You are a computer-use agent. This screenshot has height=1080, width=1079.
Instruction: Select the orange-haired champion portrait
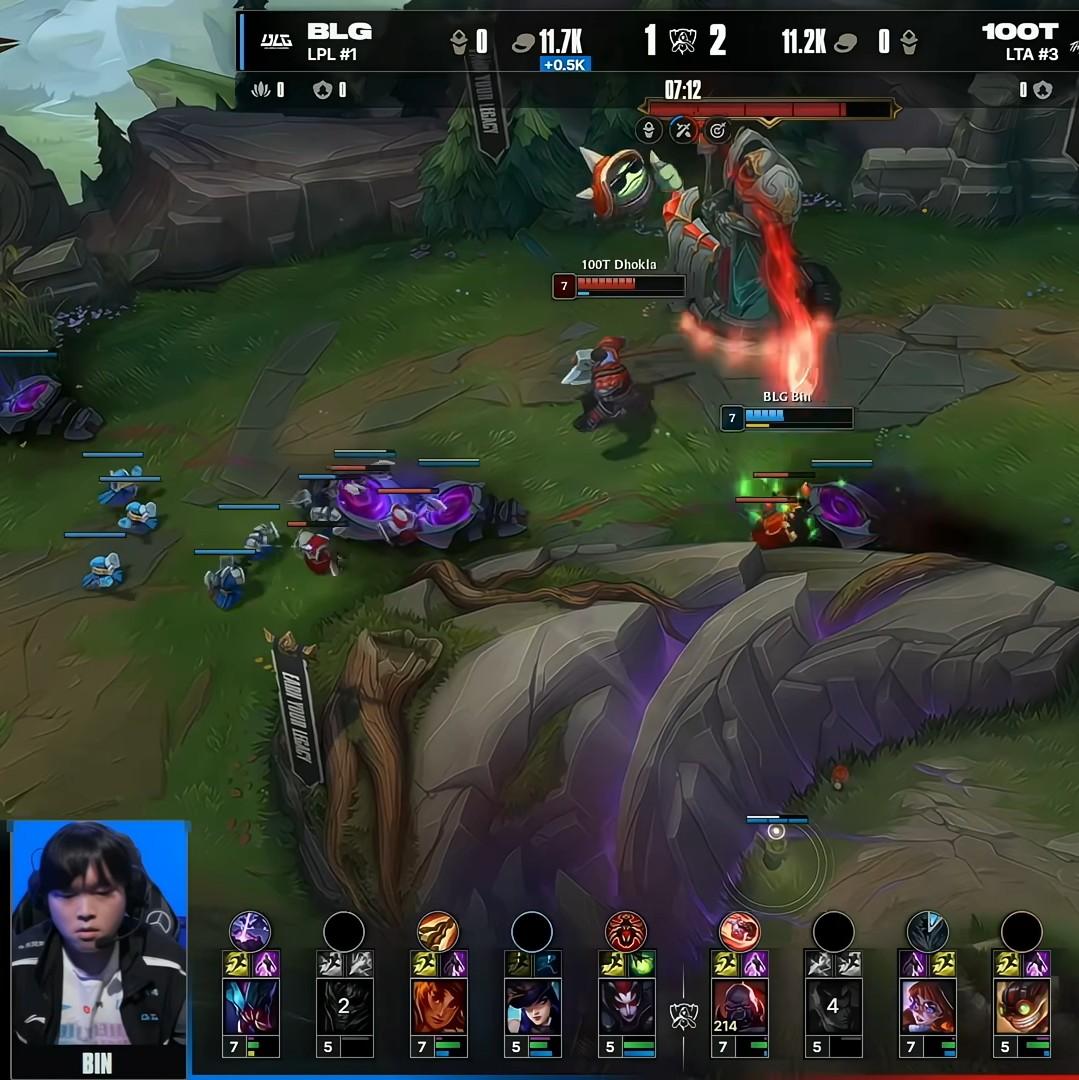[x=438, y=1006]
